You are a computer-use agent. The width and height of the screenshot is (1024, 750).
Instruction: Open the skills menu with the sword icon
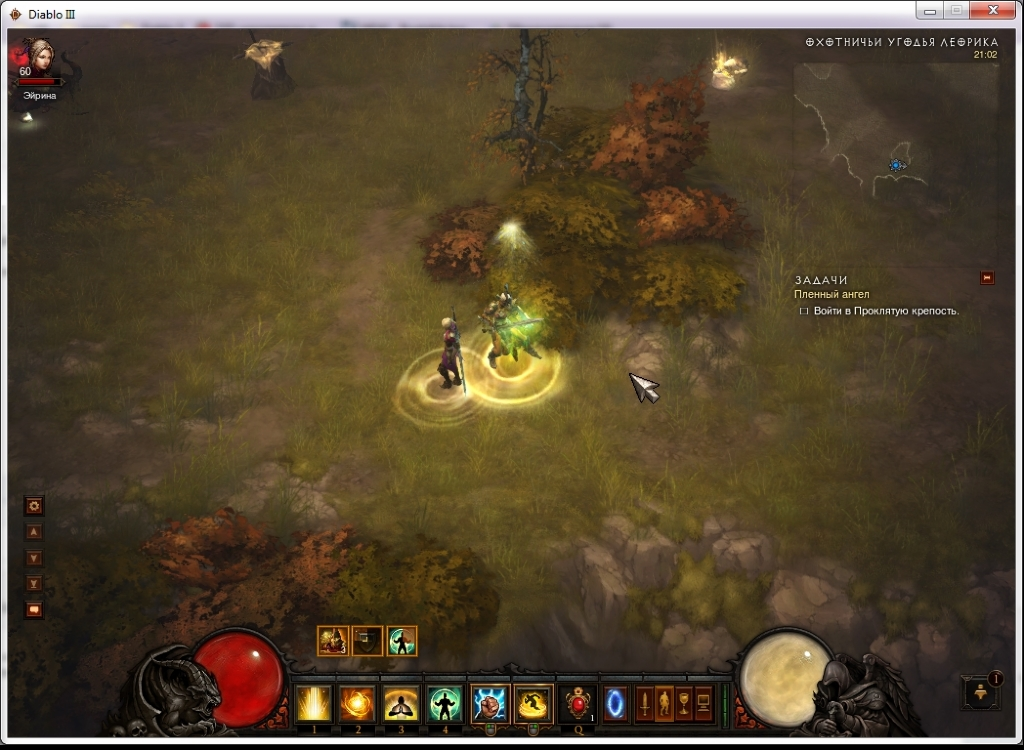pyautogui.click(x=646, y=703)
